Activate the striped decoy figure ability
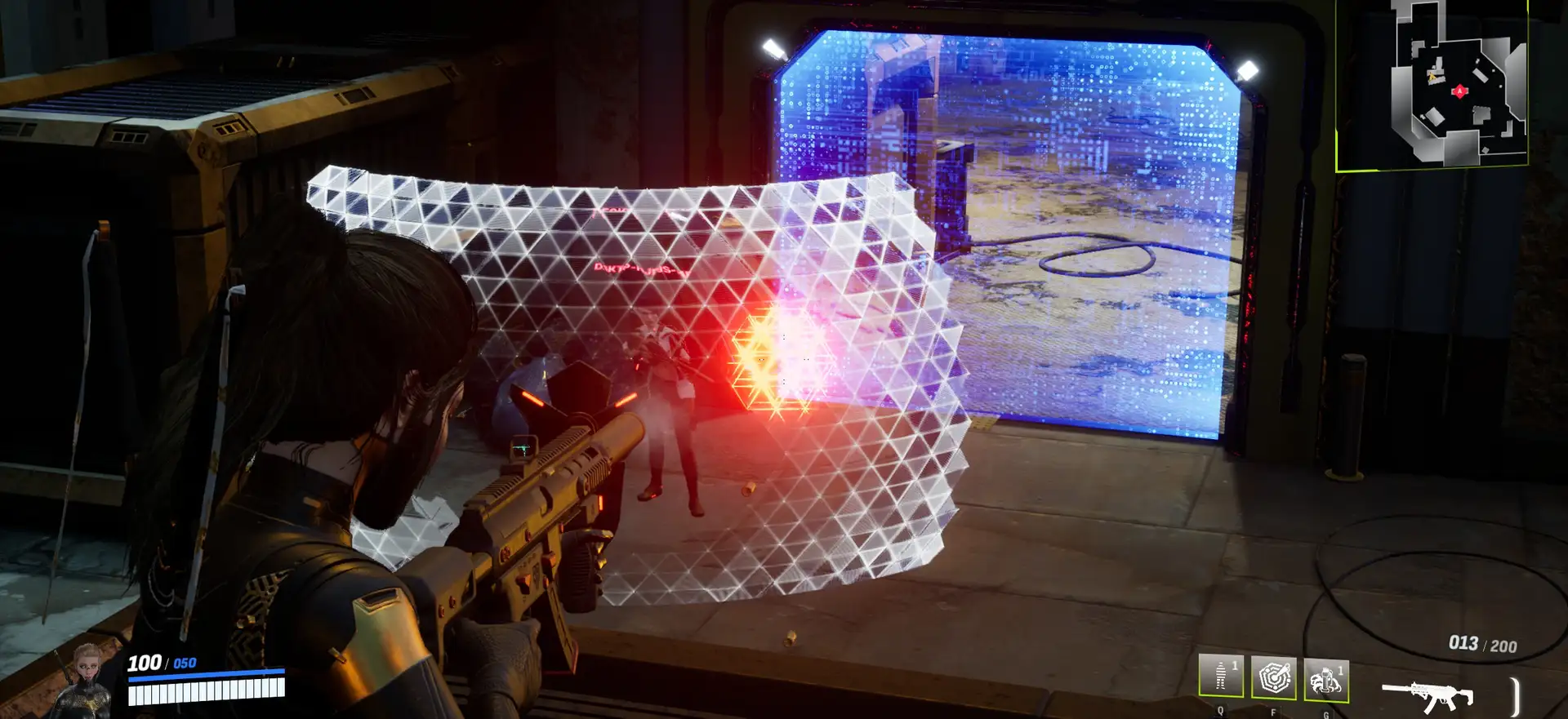The height and width of the screenshot is (719, 1568). click(x=1221, y=677)
